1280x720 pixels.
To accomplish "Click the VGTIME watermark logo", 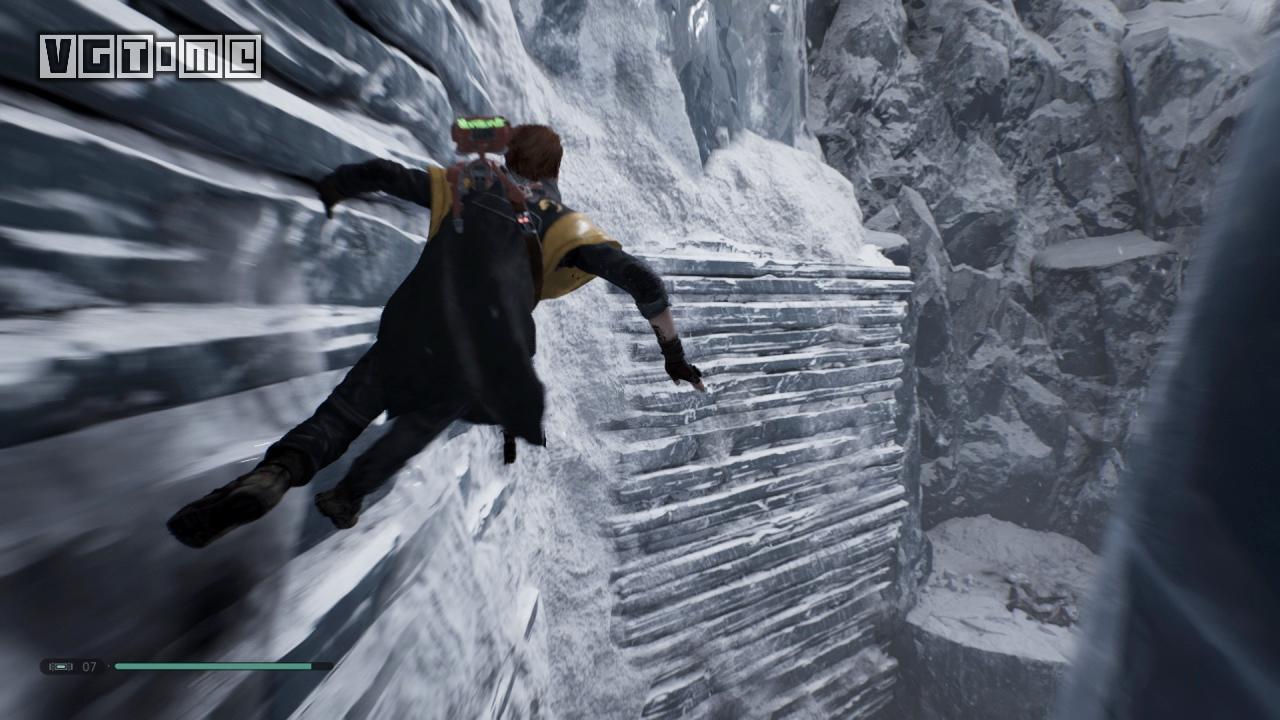I will [150, 56].
